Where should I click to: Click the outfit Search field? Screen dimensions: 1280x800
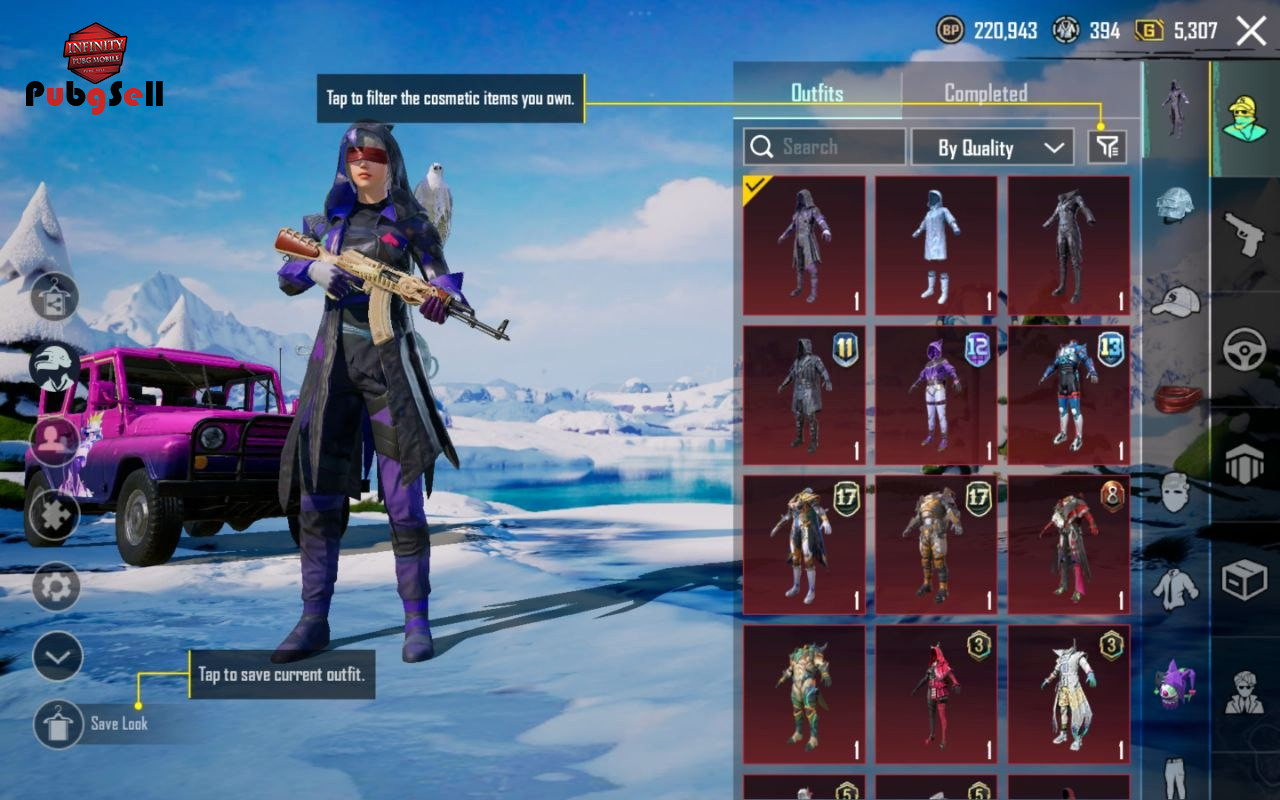[x=824, y=147]
